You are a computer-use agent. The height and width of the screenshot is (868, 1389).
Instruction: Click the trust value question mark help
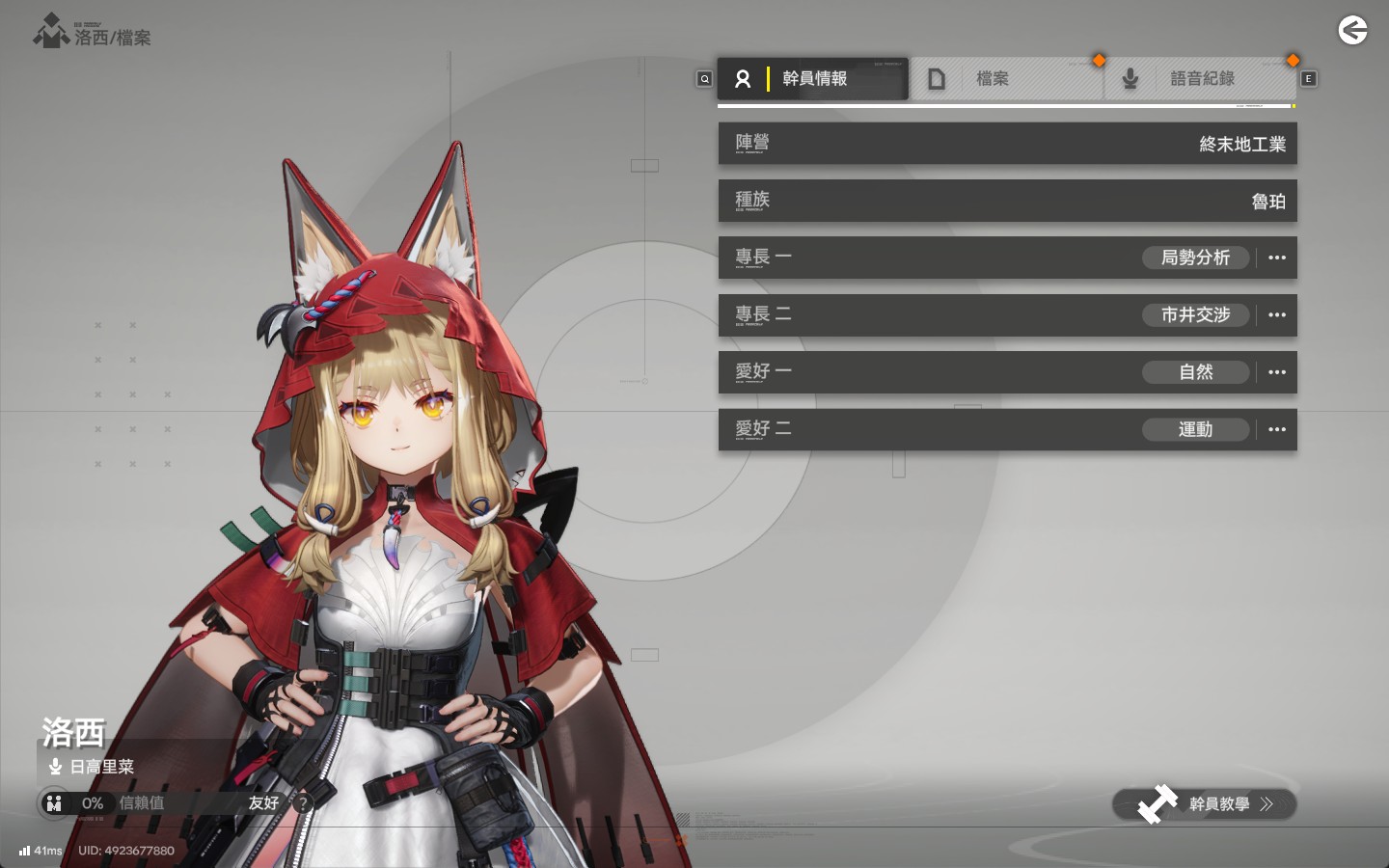pyautogui.click(x=303, y=802)
